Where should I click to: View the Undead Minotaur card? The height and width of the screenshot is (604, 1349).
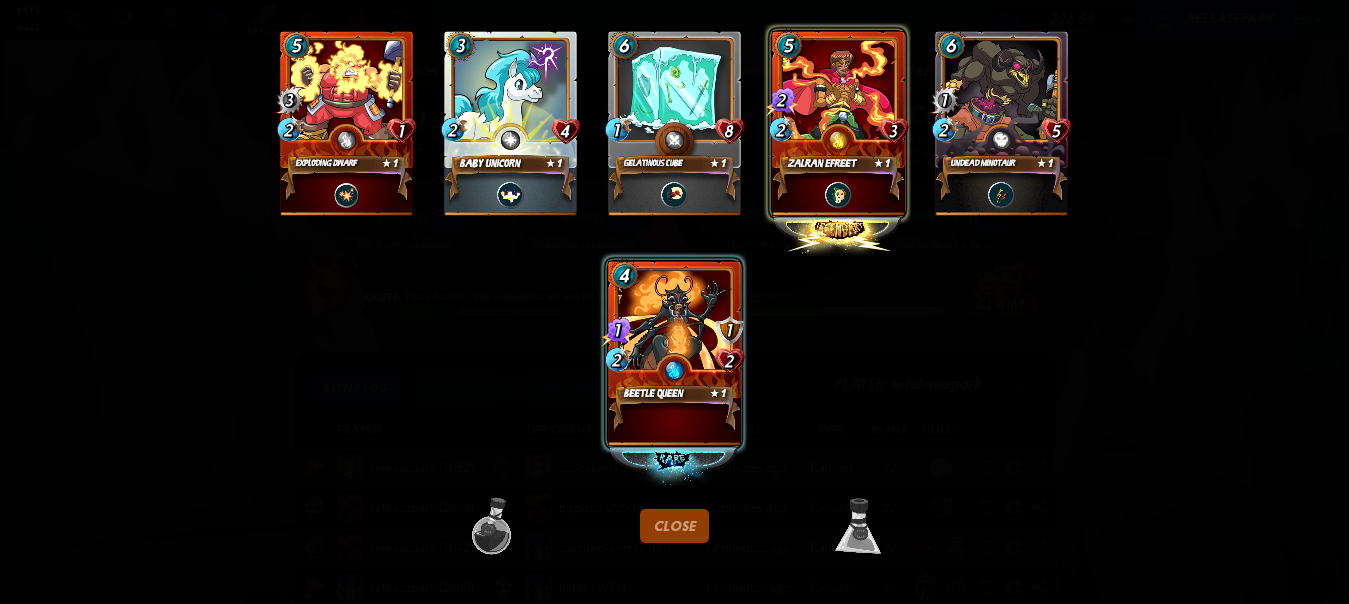coord(1001,122)
